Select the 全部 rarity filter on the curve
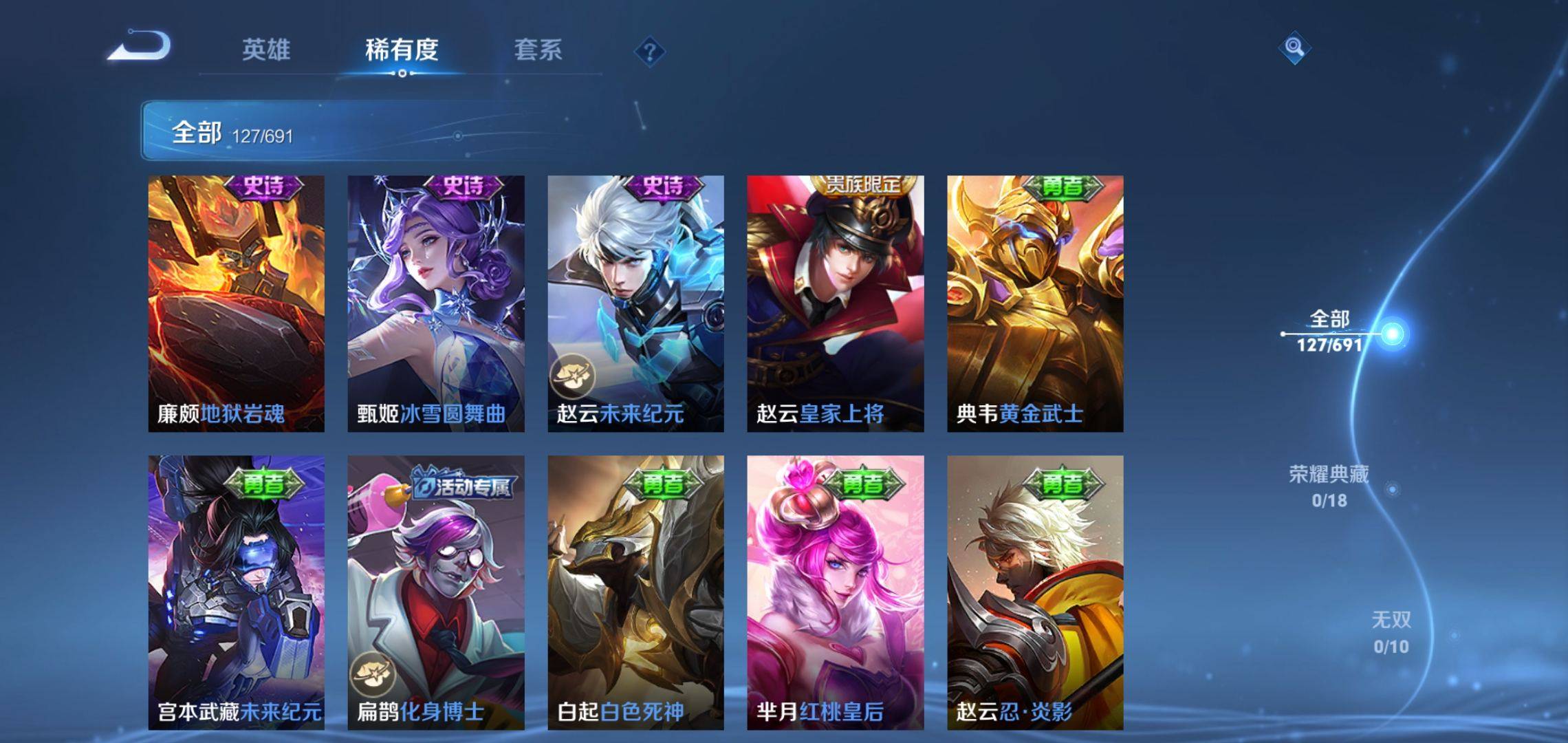Screen dimensions: 1568x743 (1329, 332)
